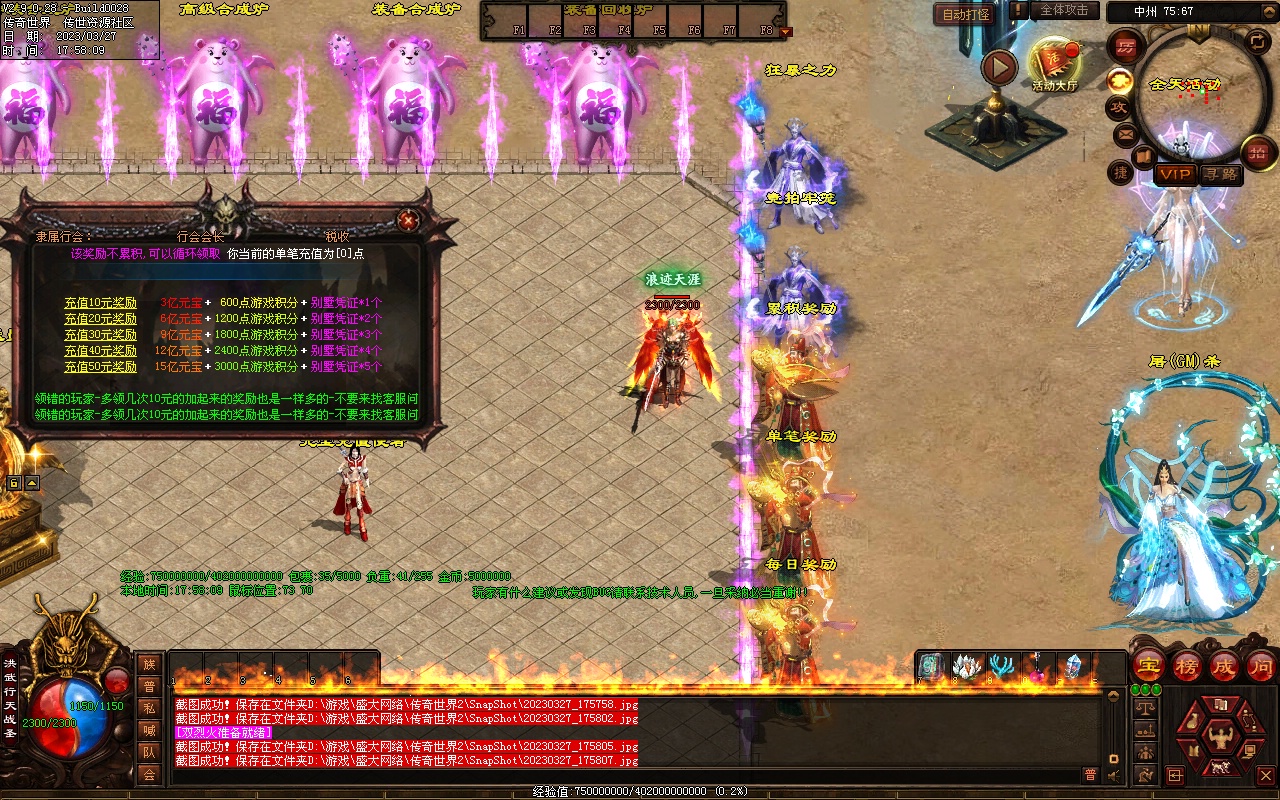This screenshot has width=1280, height=800.
Task: Select the 队 team chat channel
Action: (149, 753)
